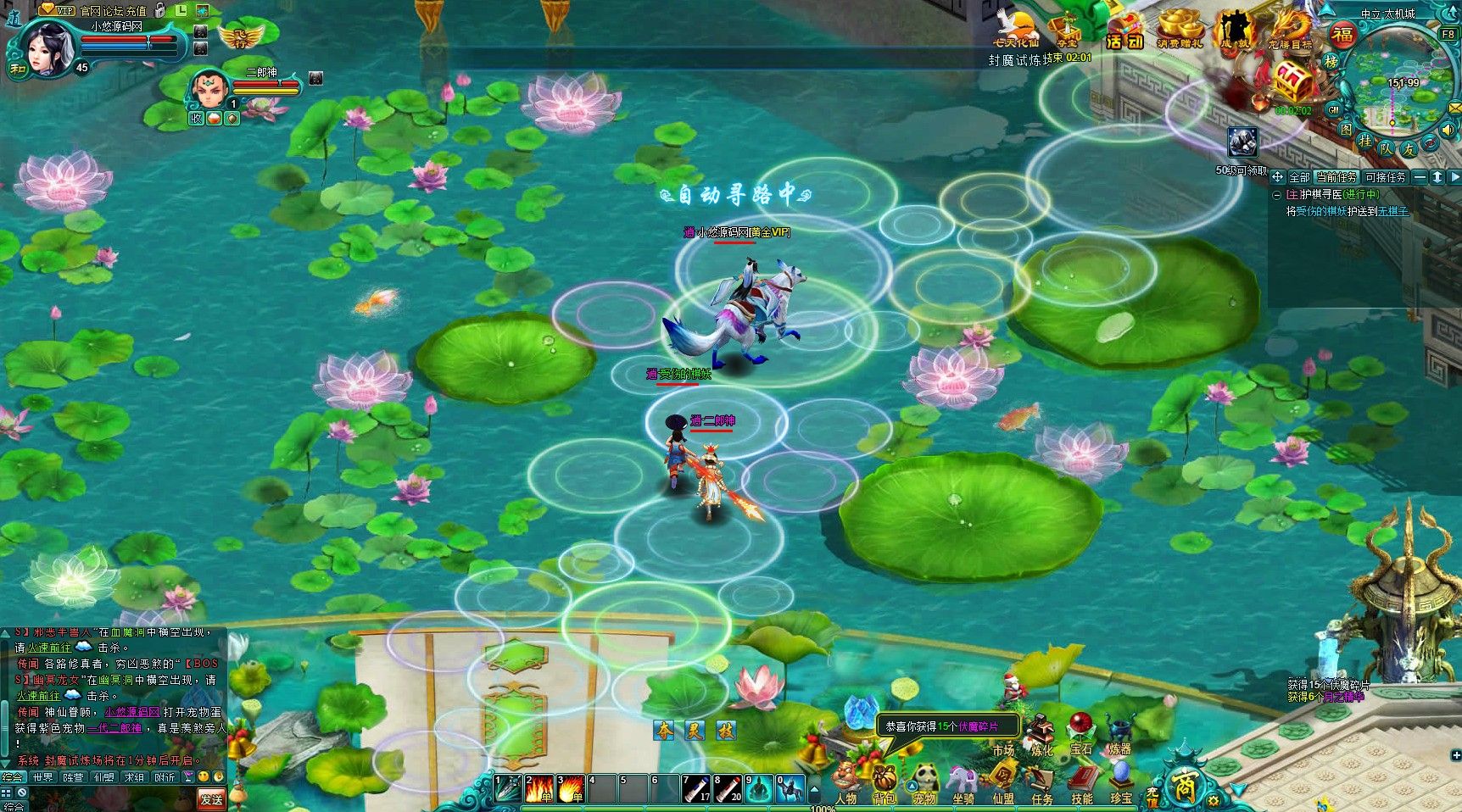Screen dimensions: 1462x812
Task: Switch chat to the 附近 nearby channel
Action: click(165, 777)
